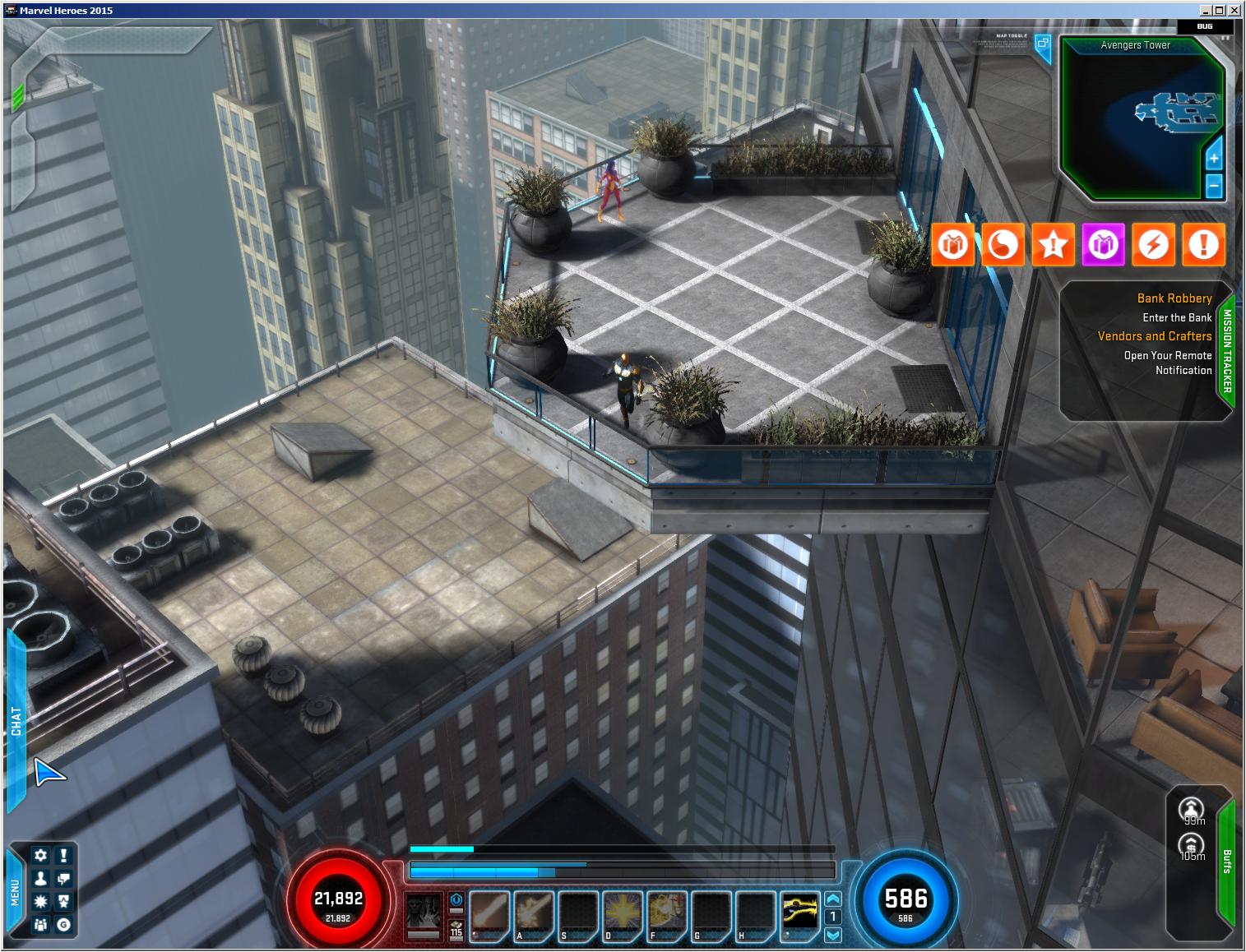Open the character silhouette menu icon
The width and height of the screenshot is (1246, 952).
click(x=40, y=879)
